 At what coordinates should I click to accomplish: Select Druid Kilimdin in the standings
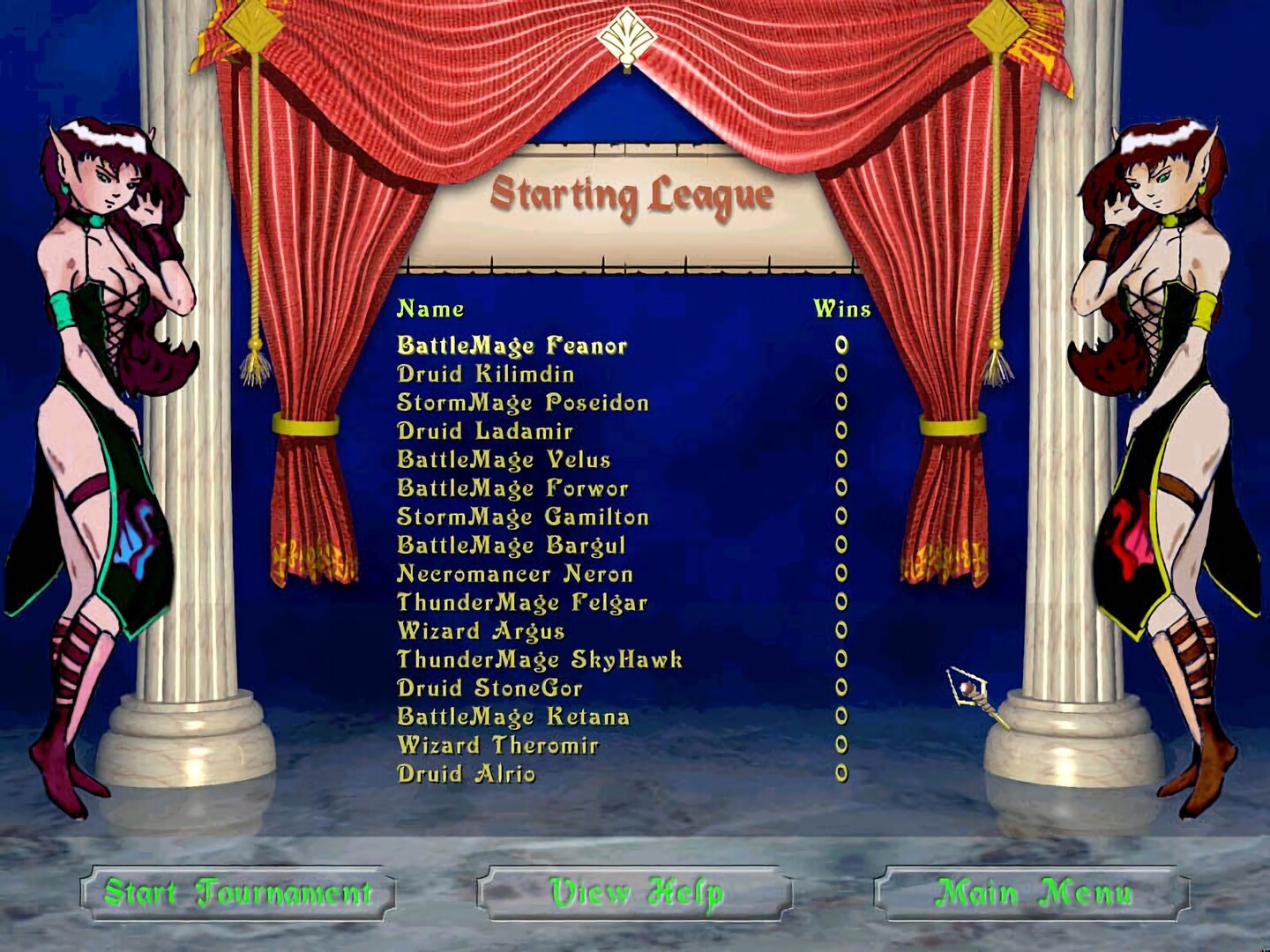click(485, 374)
